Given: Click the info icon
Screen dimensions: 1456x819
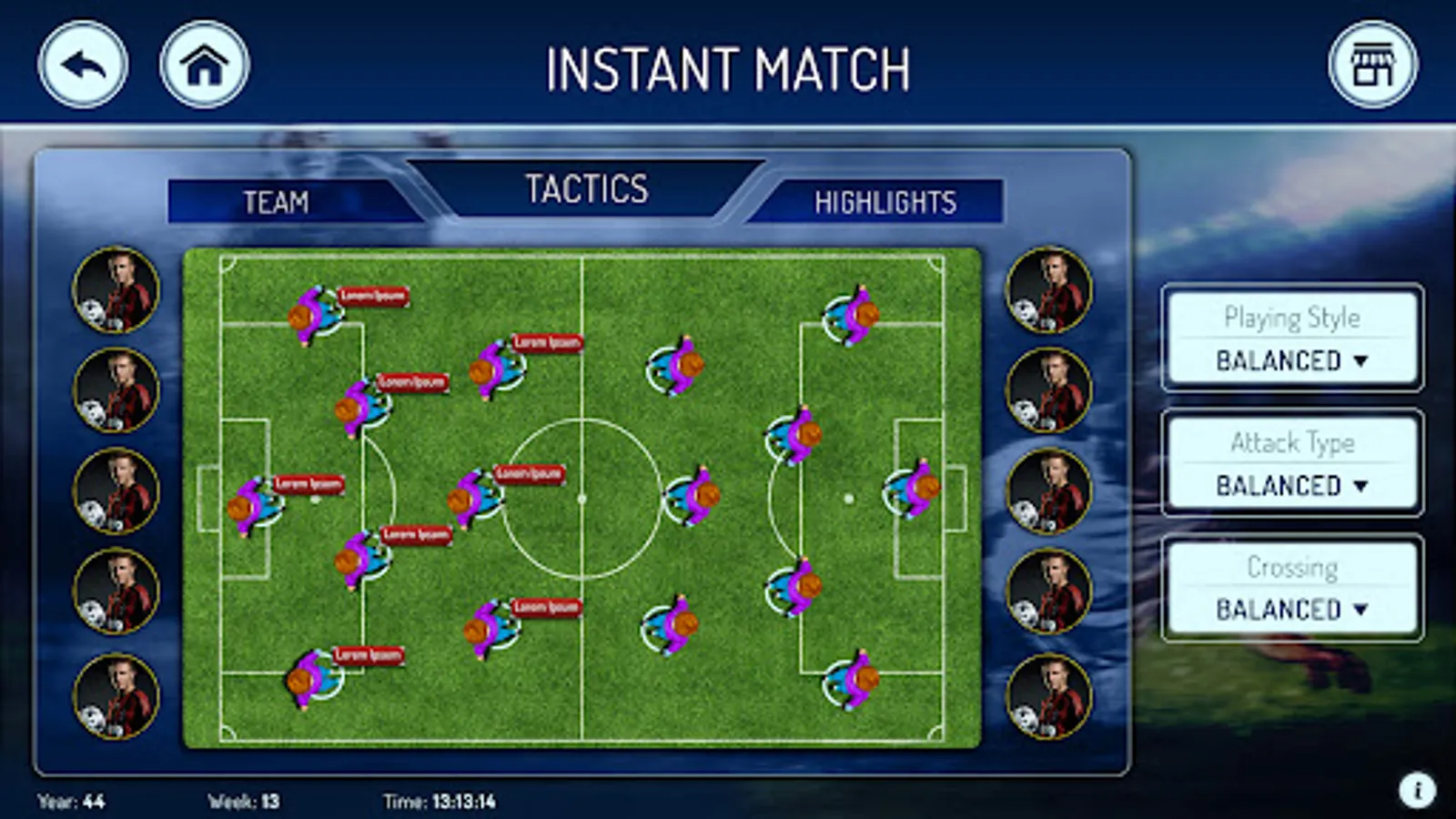Looking at the screenshot, I should pyautogui.click(x=1417, y=790).
